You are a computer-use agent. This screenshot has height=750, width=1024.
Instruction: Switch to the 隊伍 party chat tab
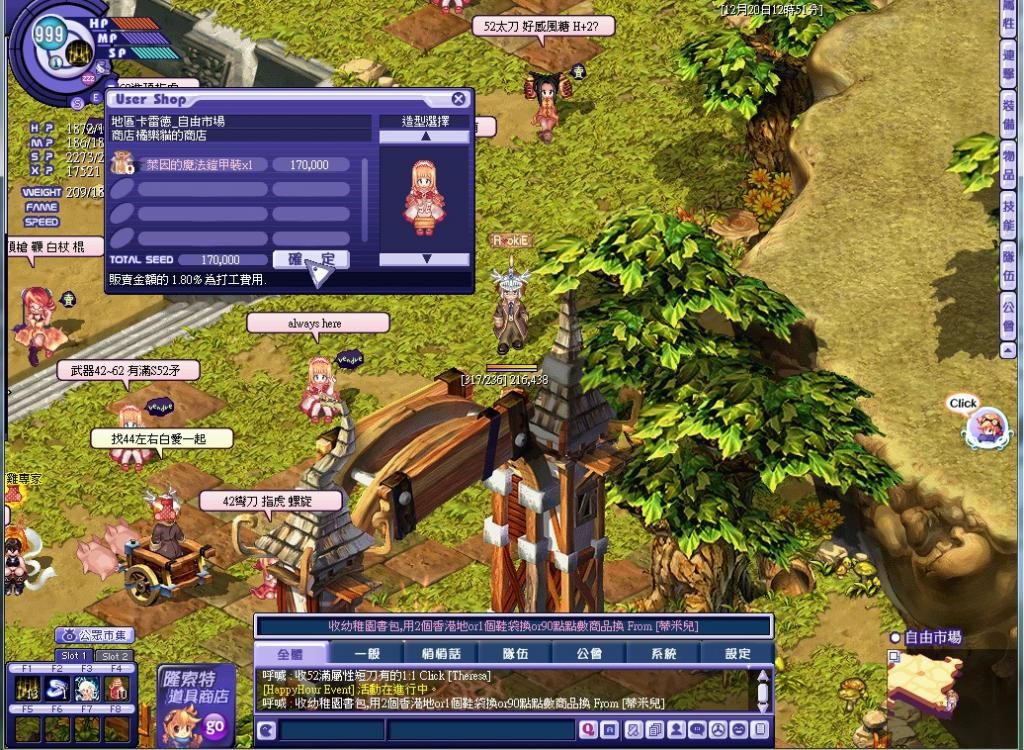point(515,653)
